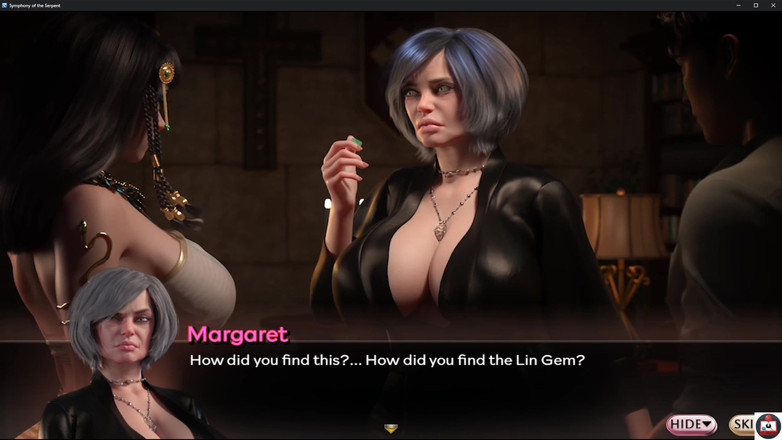The height and width of the screenshot is (440, 782).
Task: Advance dialogue via the yellow arrow indicator
Action: click(391, 428)
